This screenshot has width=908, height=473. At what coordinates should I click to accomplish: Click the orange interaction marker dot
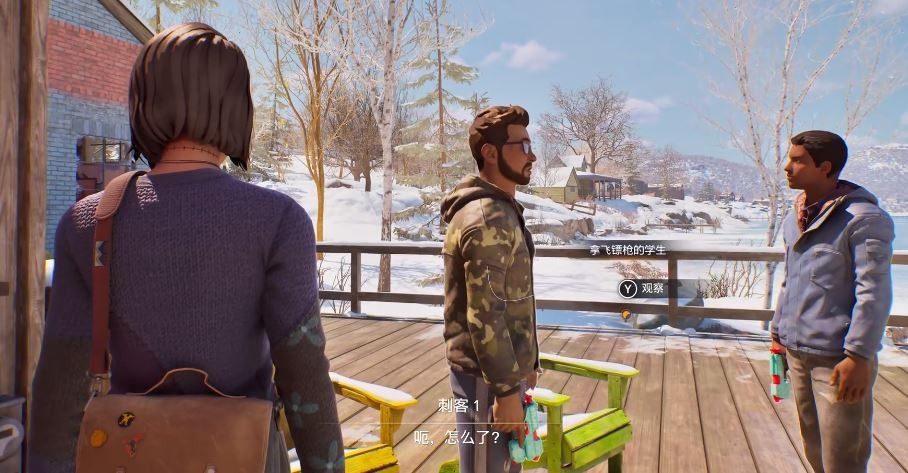click(x=626, y=314)
